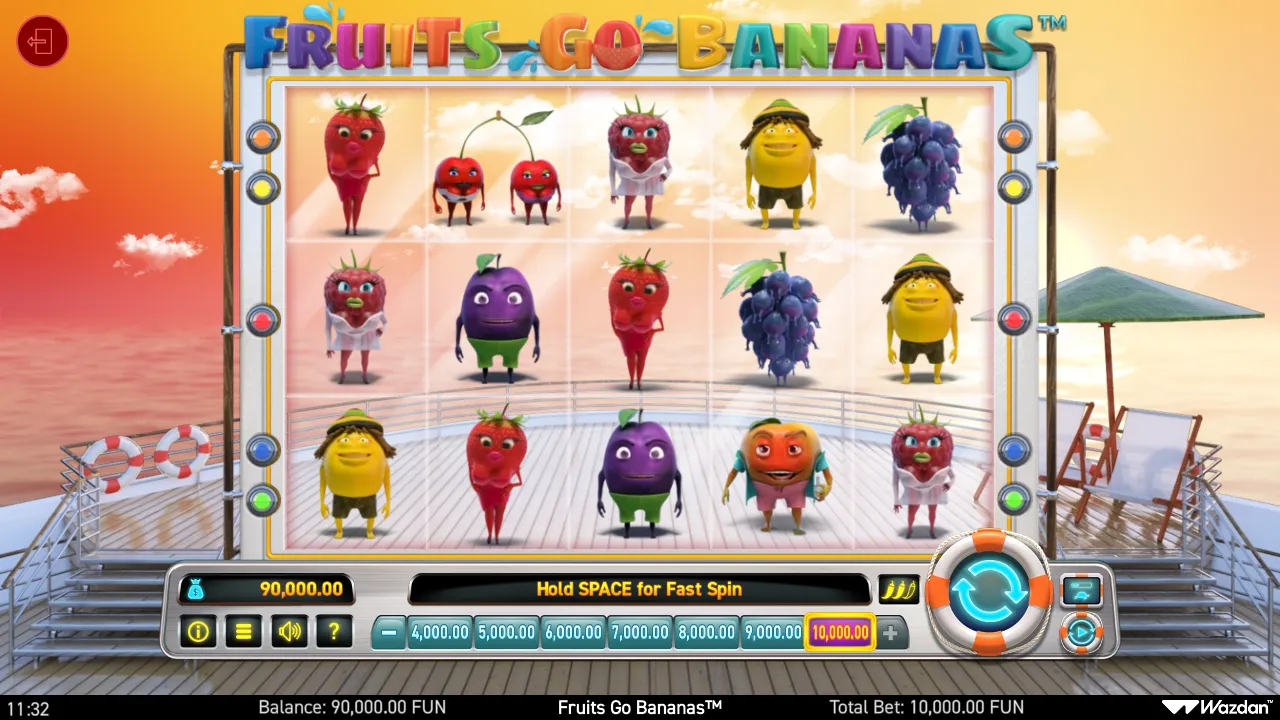Open the hamburger menu panel

(243, 632)
